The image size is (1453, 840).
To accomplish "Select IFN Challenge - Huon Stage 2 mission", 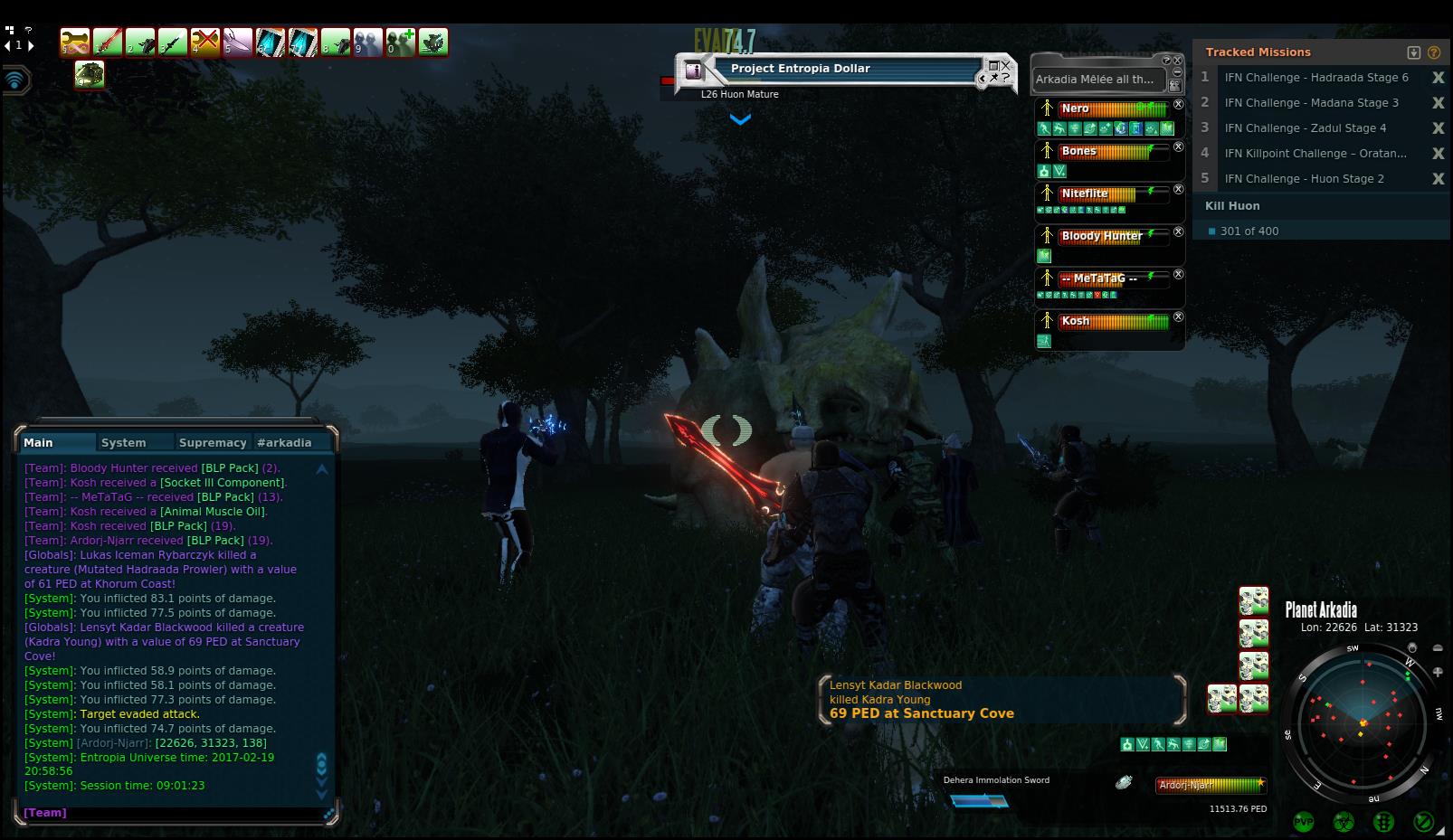I will [1304, 179].
